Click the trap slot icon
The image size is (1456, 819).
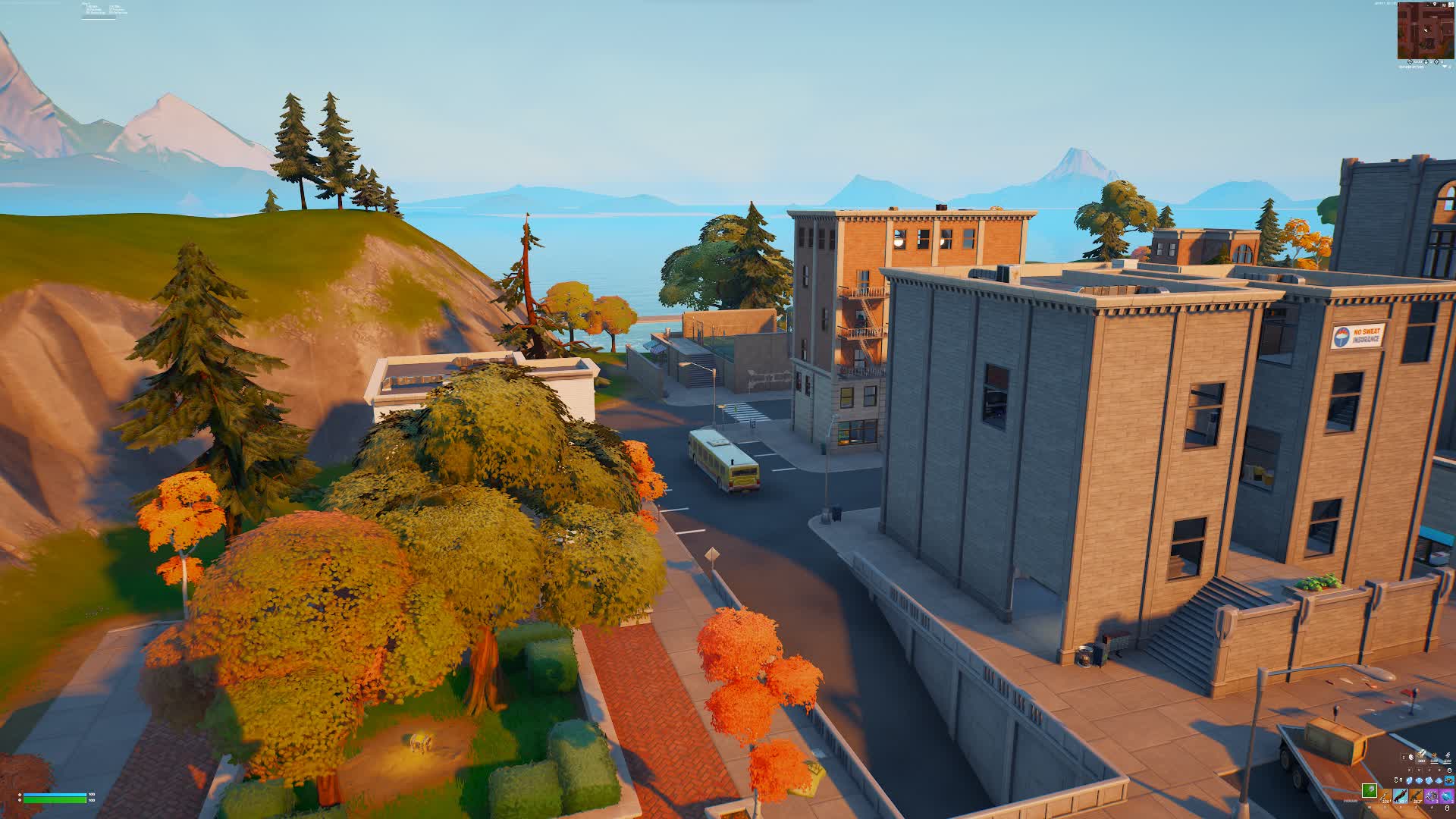click(1449, 780)
